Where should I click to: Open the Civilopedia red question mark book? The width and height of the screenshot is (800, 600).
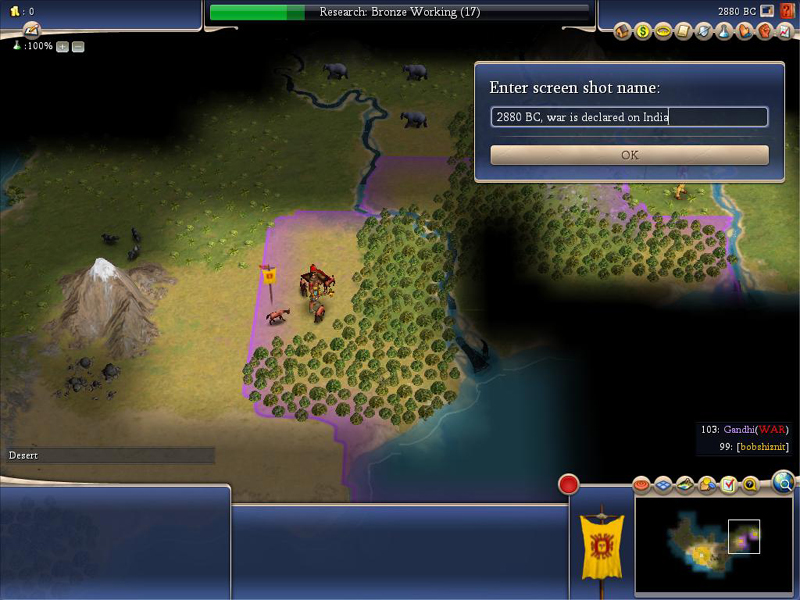click(x=787, y=11)
